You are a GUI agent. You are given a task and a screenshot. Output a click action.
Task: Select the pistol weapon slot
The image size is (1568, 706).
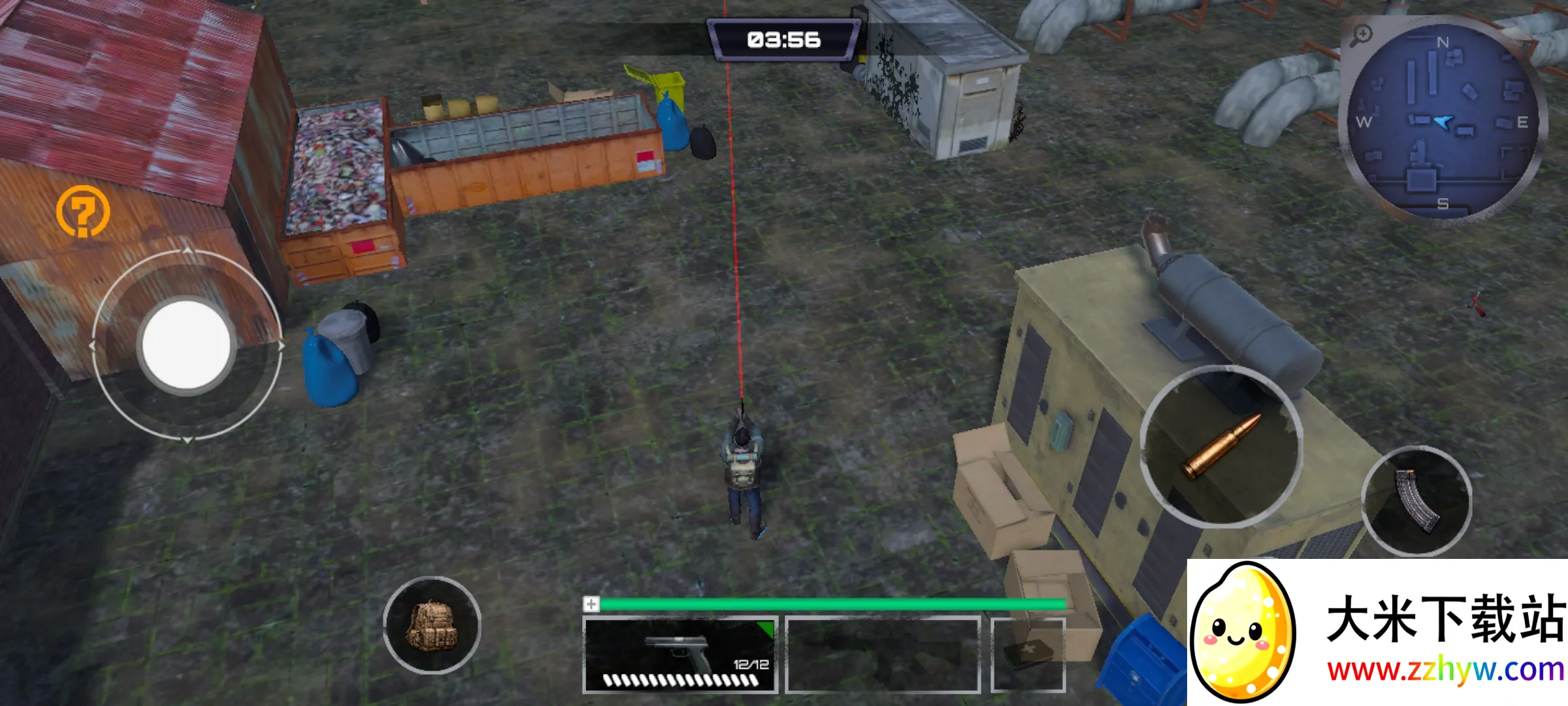coord(679,654)
